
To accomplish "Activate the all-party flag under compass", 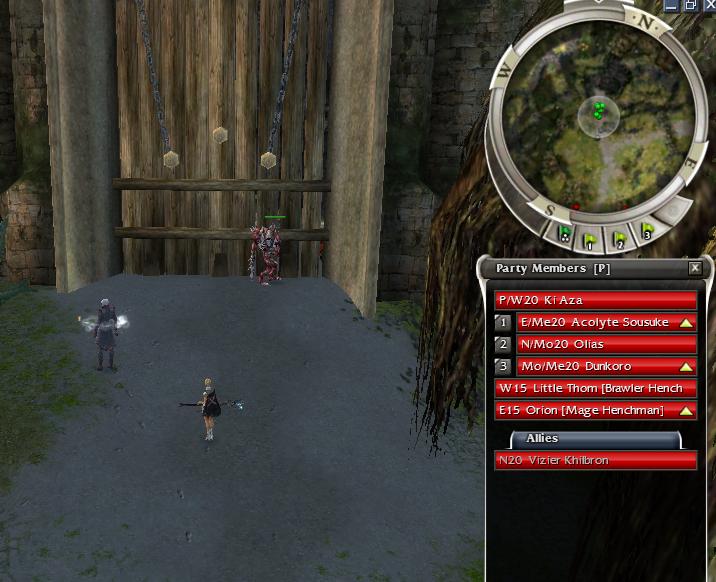I will [565, 236].
